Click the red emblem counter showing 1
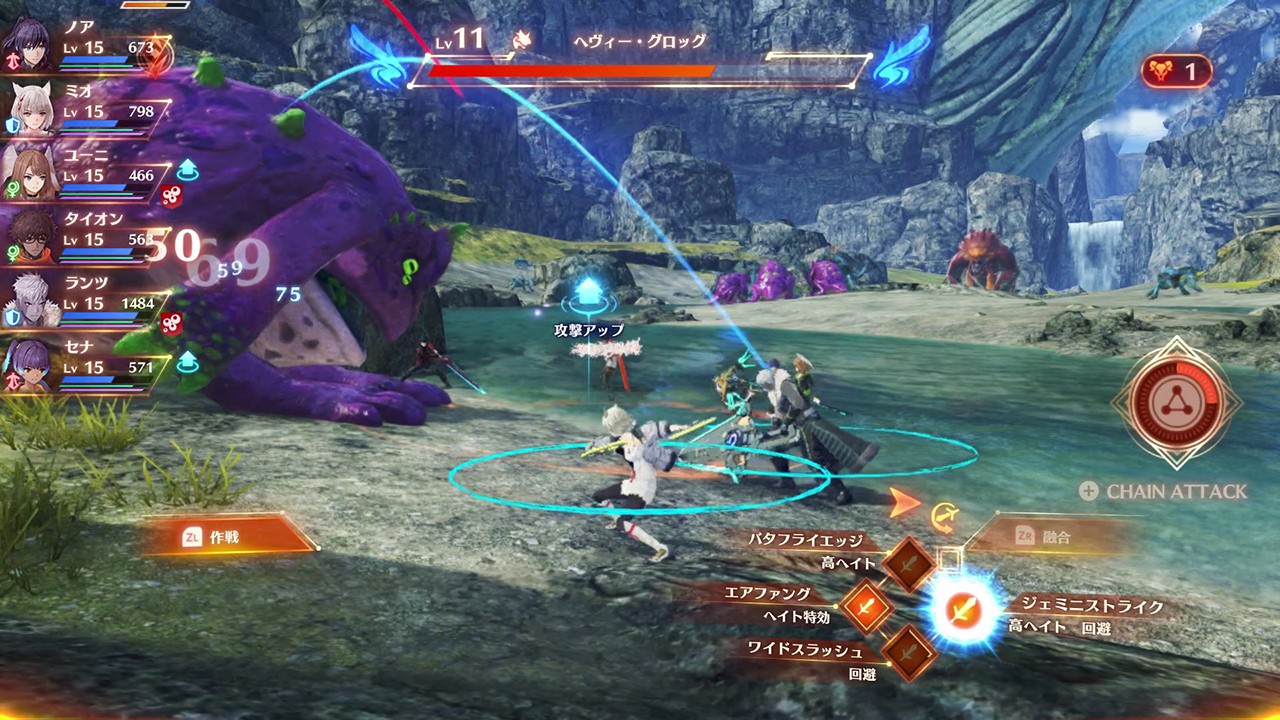Screen dimensions: 1280x720 [x=1175, y=70]
